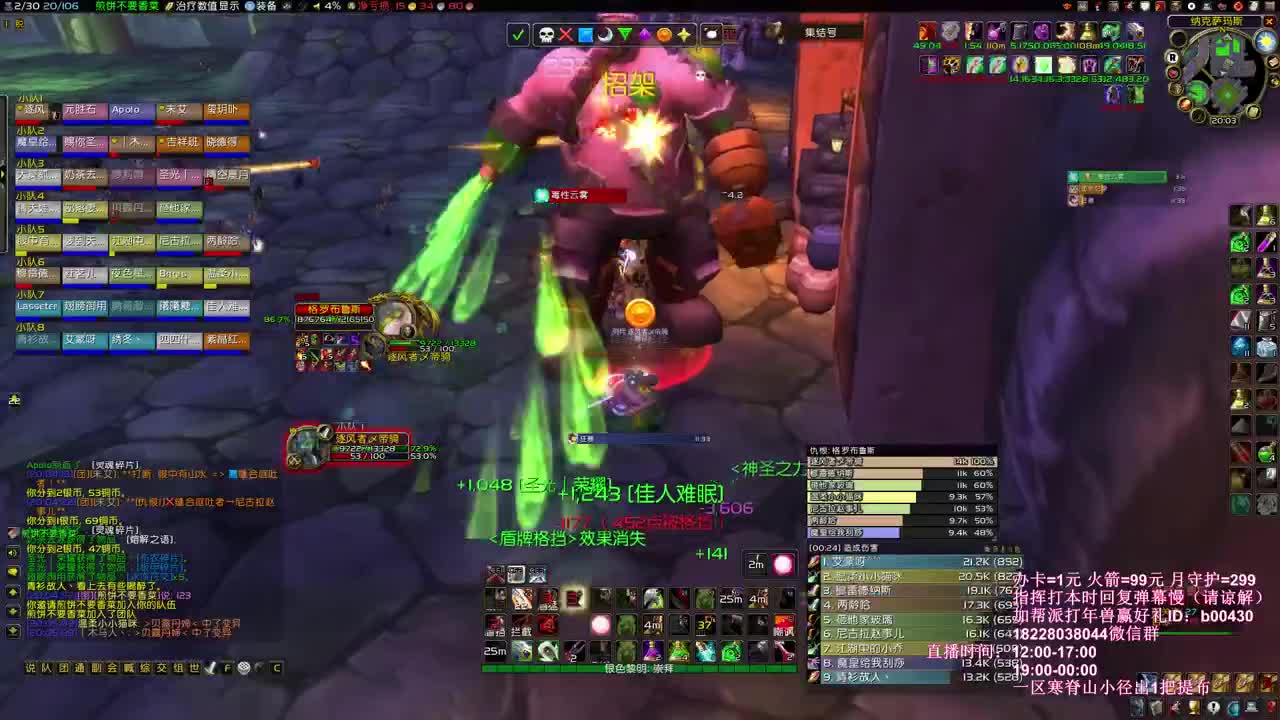Click the 银色黎明:崇拜 reputation bar
1280x720 pixels.
pos(640,668)
